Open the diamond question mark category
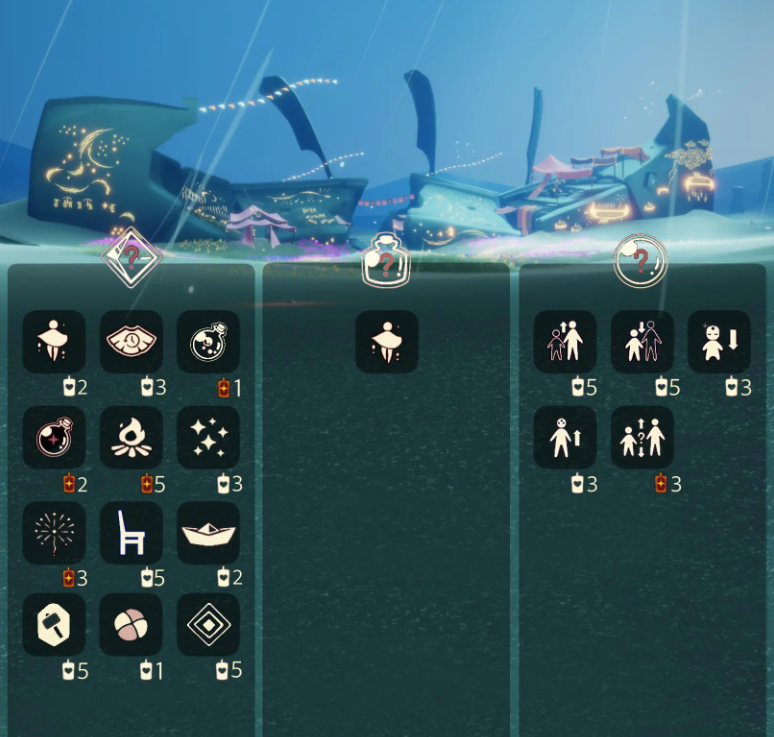 [x=132, y=257]
